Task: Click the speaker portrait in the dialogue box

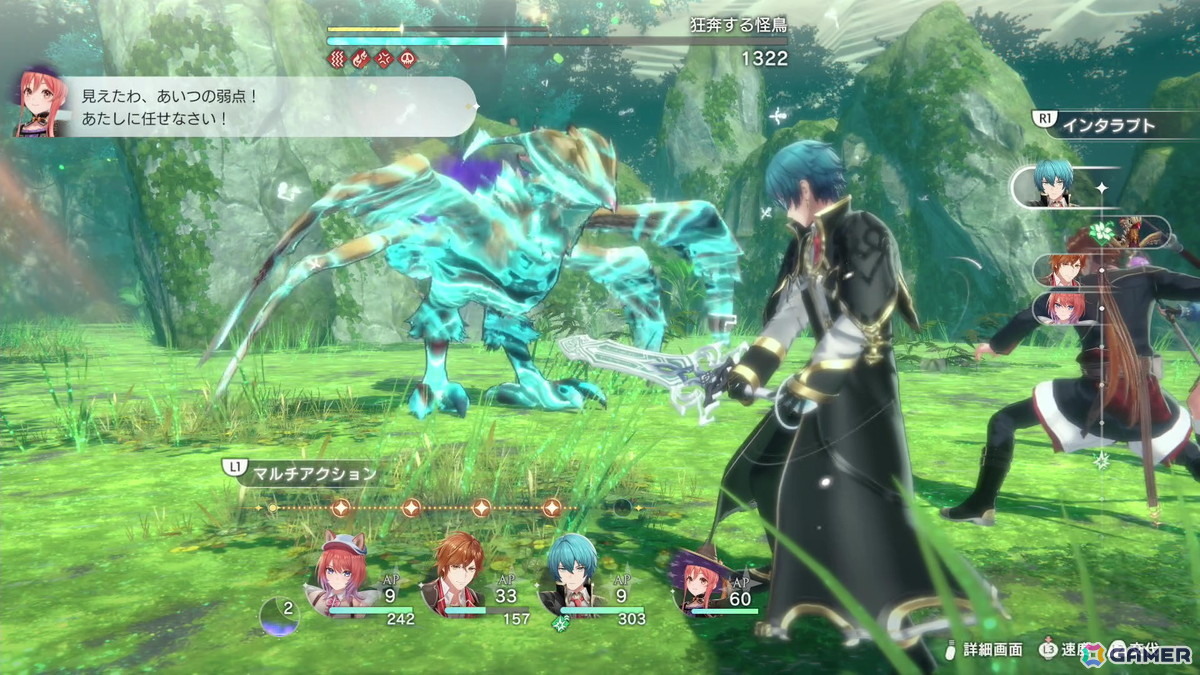Action: pos(42,104)
